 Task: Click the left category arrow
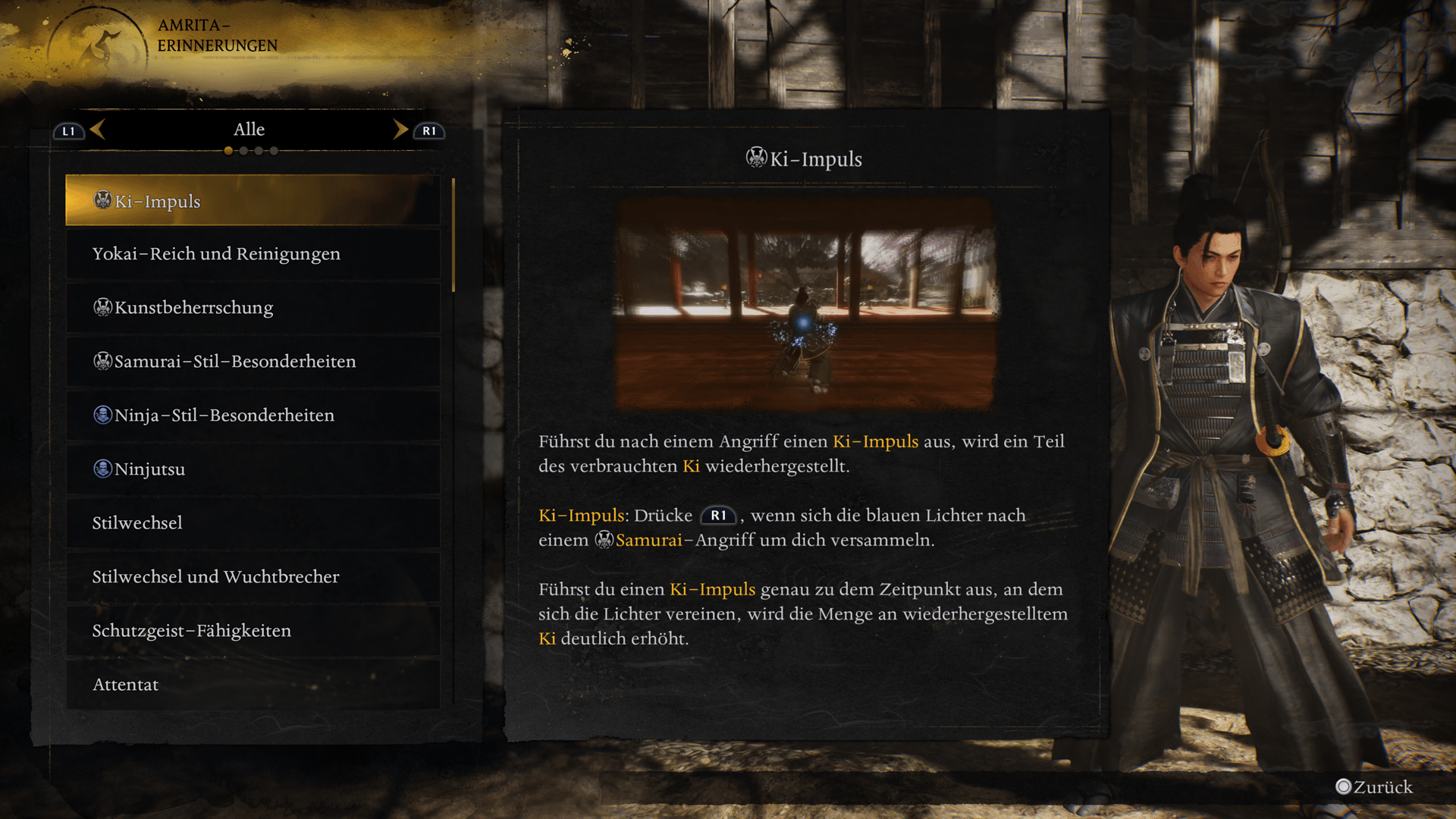(x=98, y=130)
